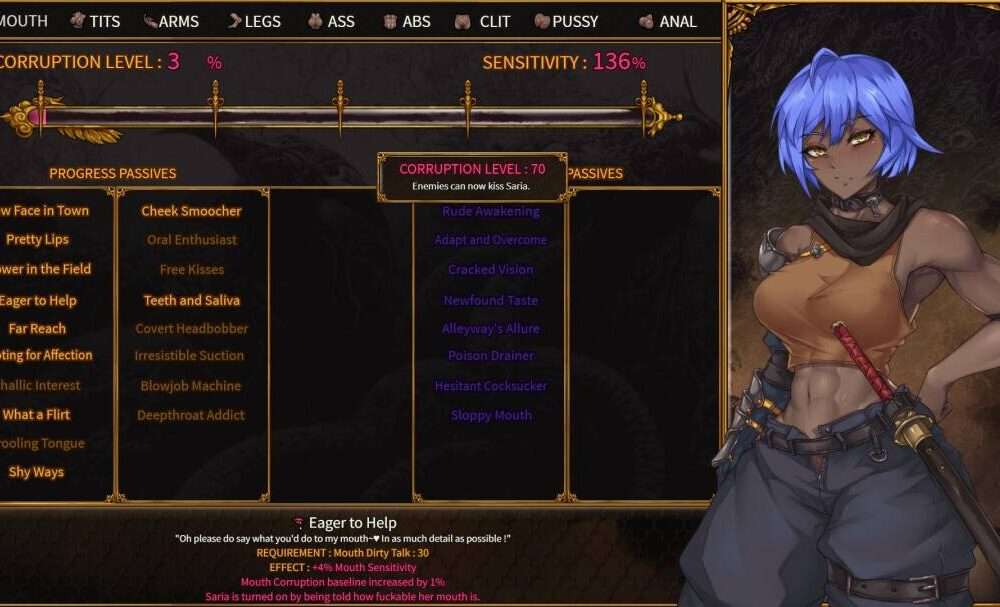Screen dimensions: 1000x607
Task: Select the Shy Ways passive
Action: [36, 472]
